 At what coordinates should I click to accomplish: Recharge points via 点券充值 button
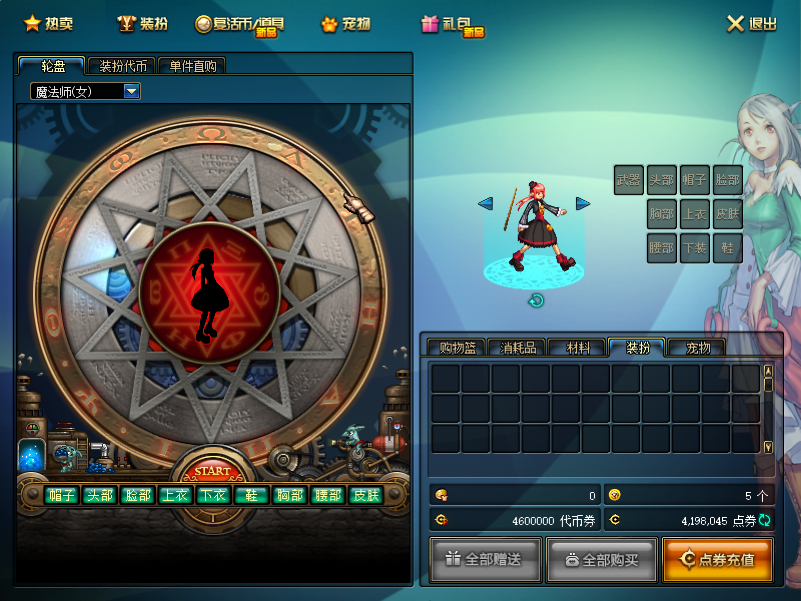(717, 559)
